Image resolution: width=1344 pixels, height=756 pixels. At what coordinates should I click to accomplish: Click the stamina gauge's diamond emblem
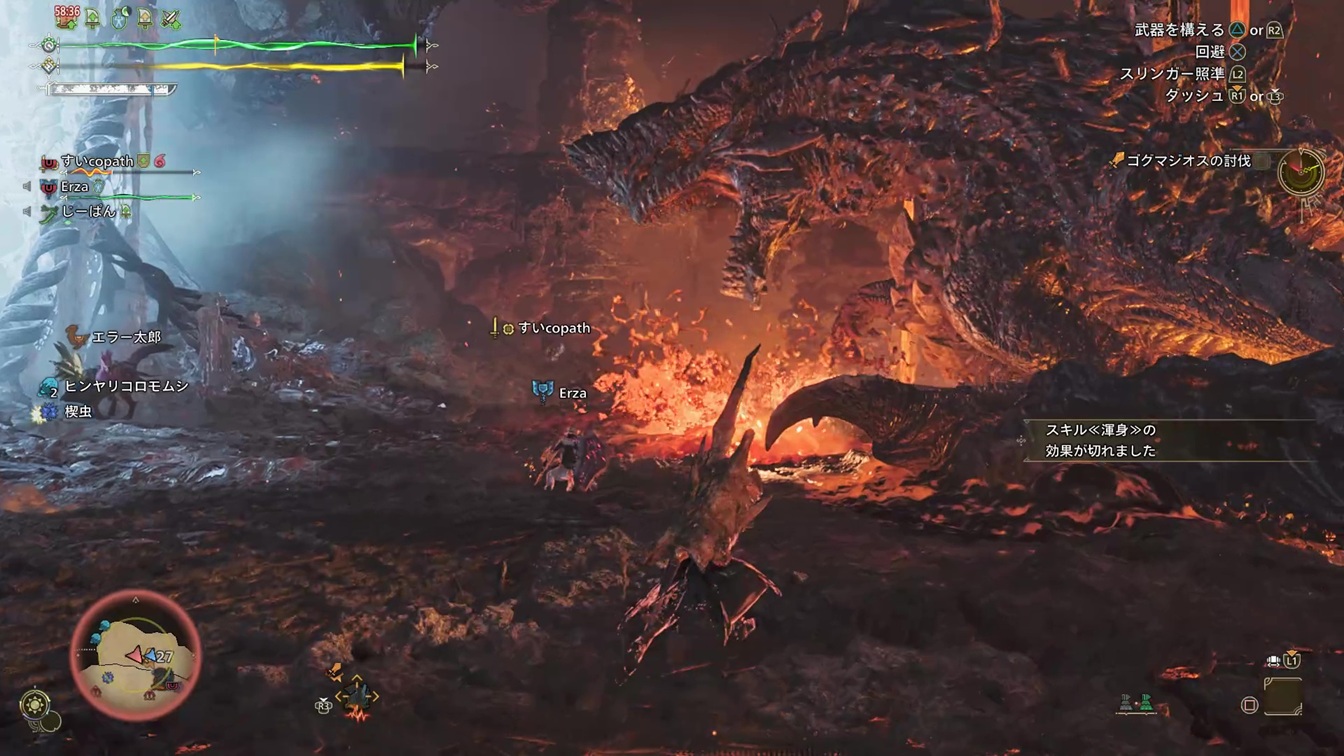(x=49, y=67)
